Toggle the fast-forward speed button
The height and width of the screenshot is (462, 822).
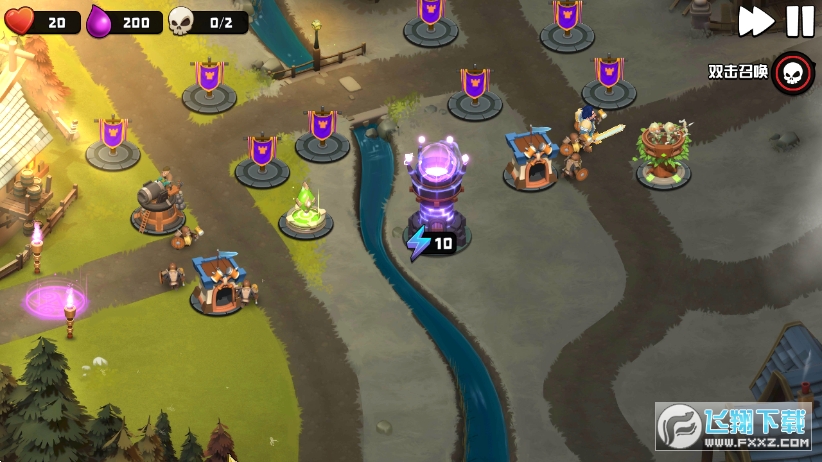(x=756, y=20)
